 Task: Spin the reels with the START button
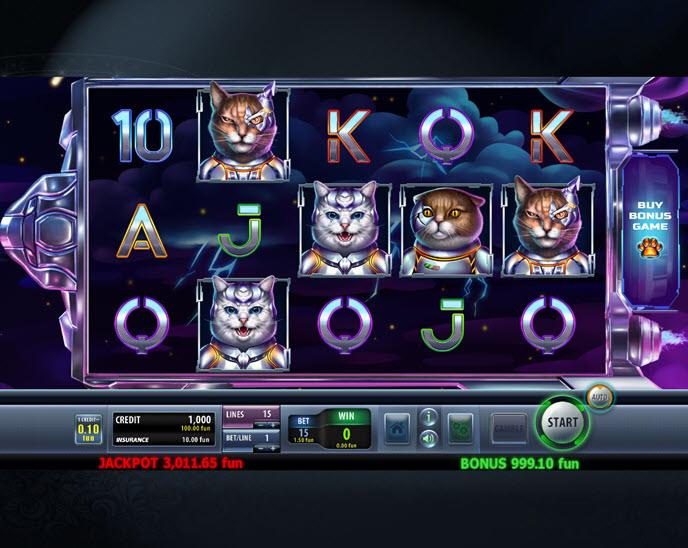coord(562,422)
